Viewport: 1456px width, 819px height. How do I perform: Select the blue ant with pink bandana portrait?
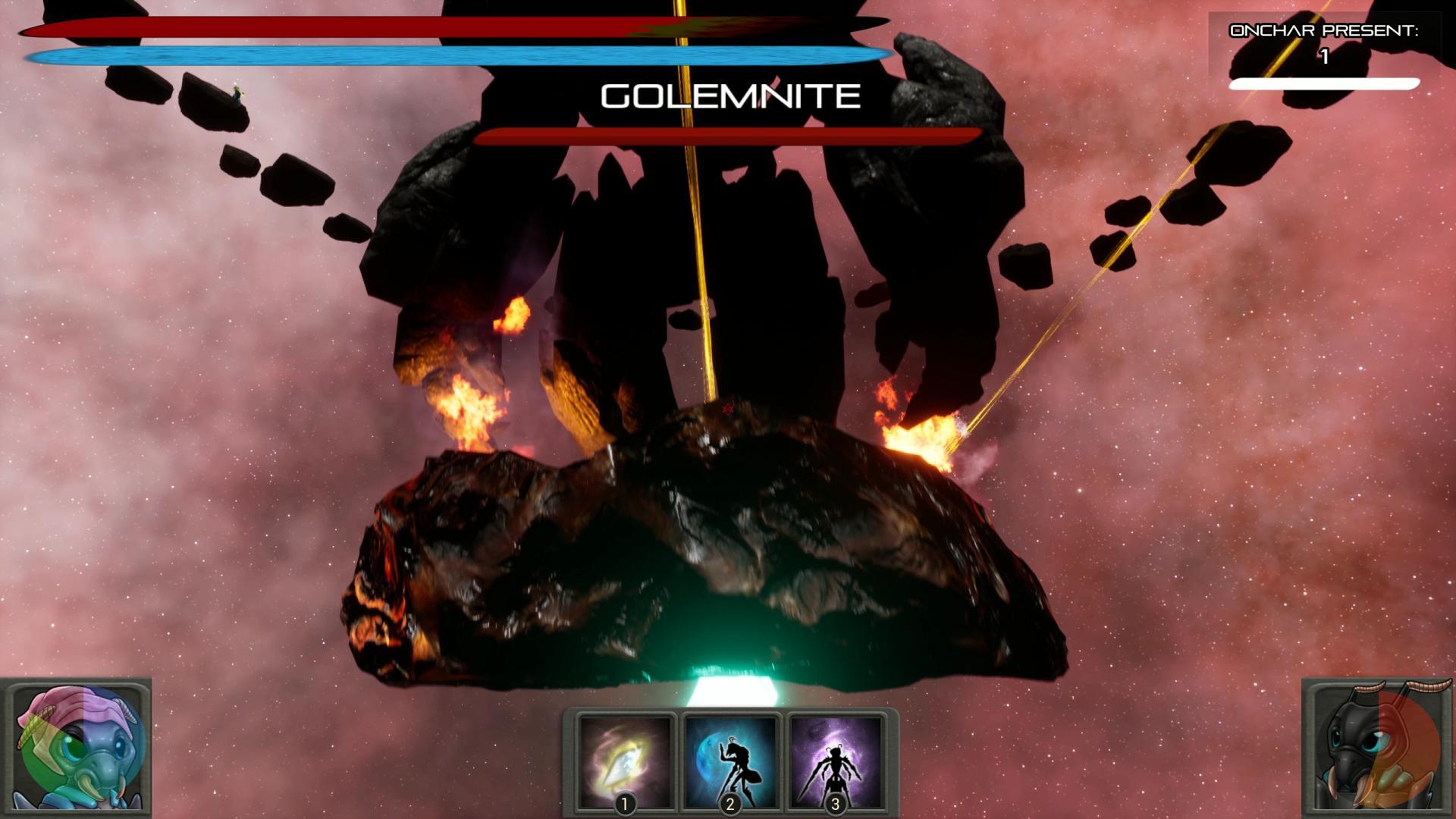[x=76, y=747]
